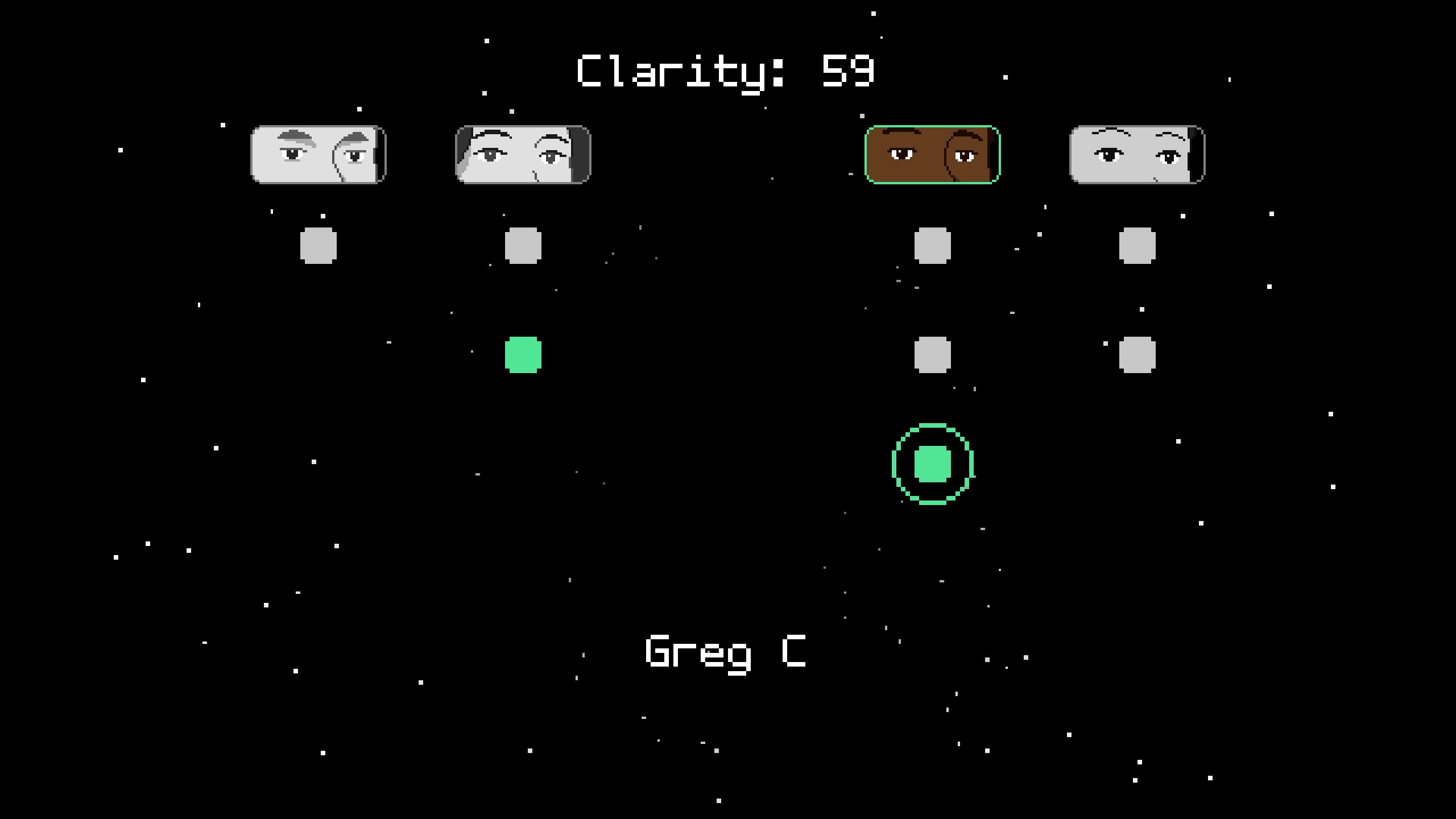Choose the portrait with thick gray eyebrows
The image size is (1456, 819).
click(x=318, y=155)
